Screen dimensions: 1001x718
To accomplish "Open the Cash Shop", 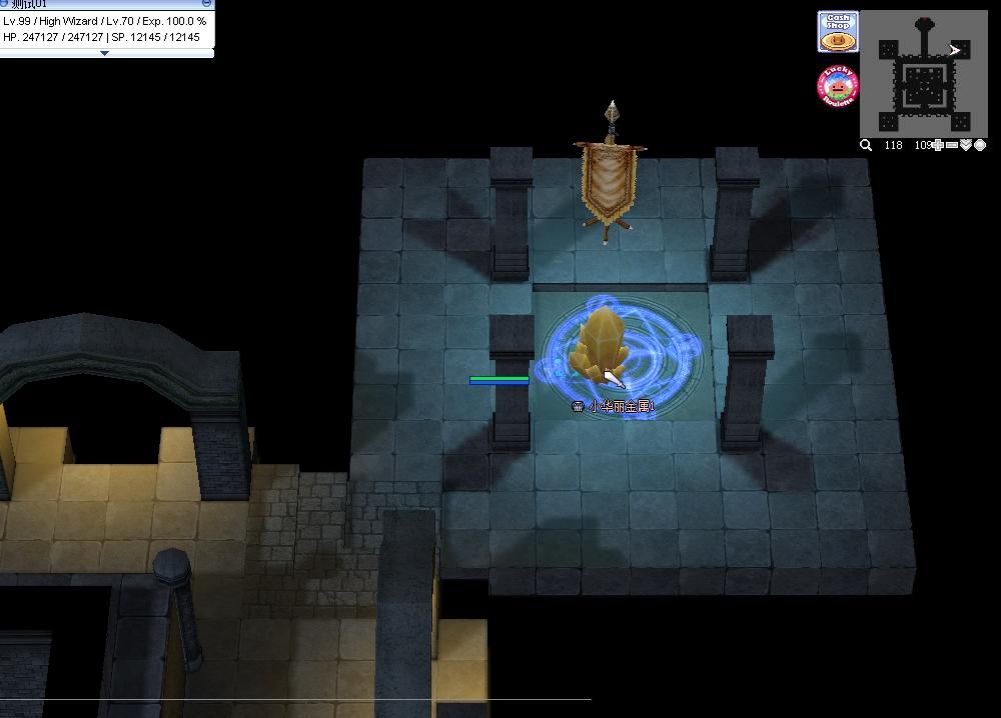I will pos(838,31).
